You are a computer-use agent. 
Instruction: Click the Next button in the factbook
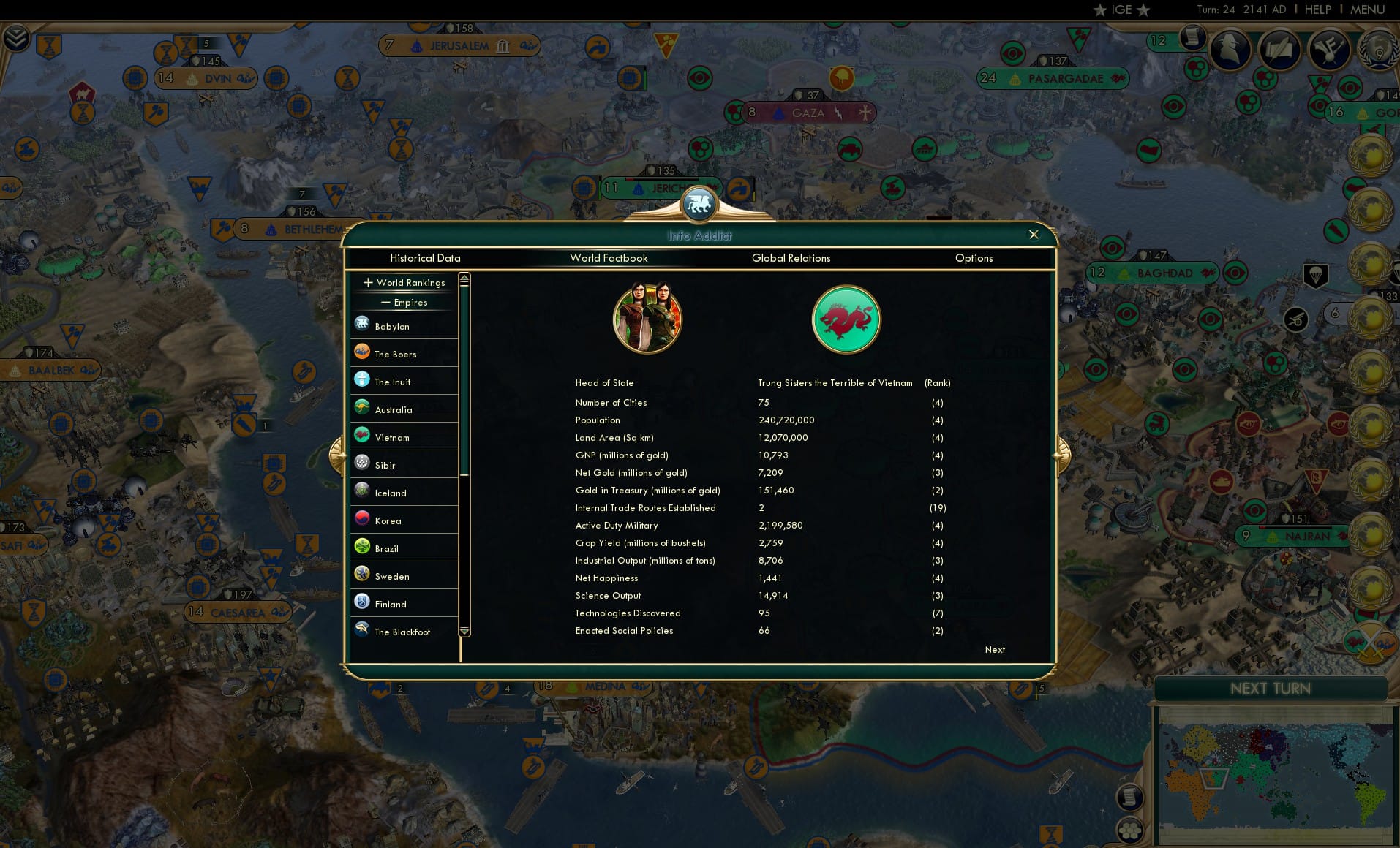994,649
